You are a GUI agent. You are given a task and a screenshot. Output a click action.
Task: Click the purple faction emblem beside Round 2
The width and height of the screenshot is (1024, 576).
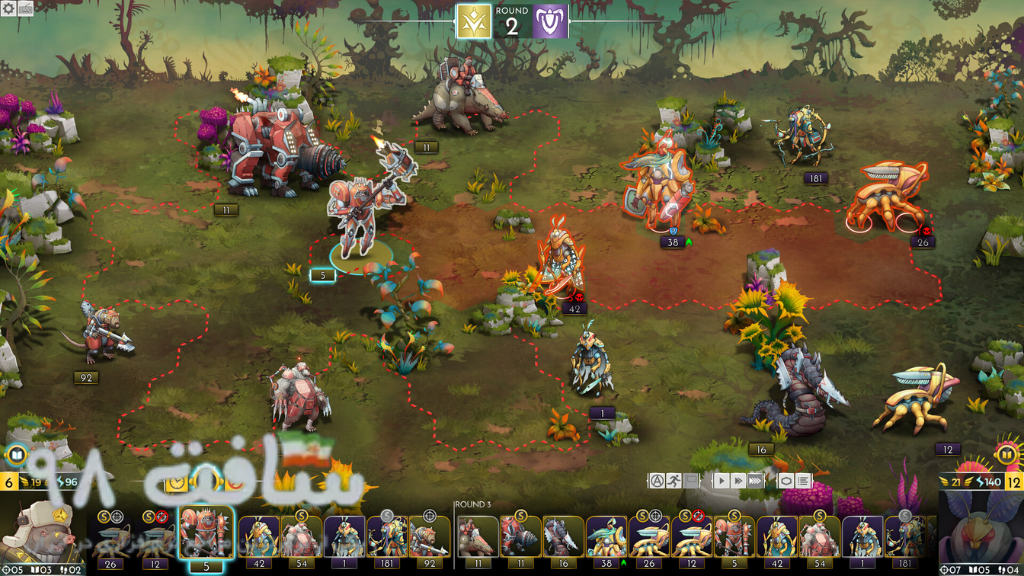(x=550, y=22)
